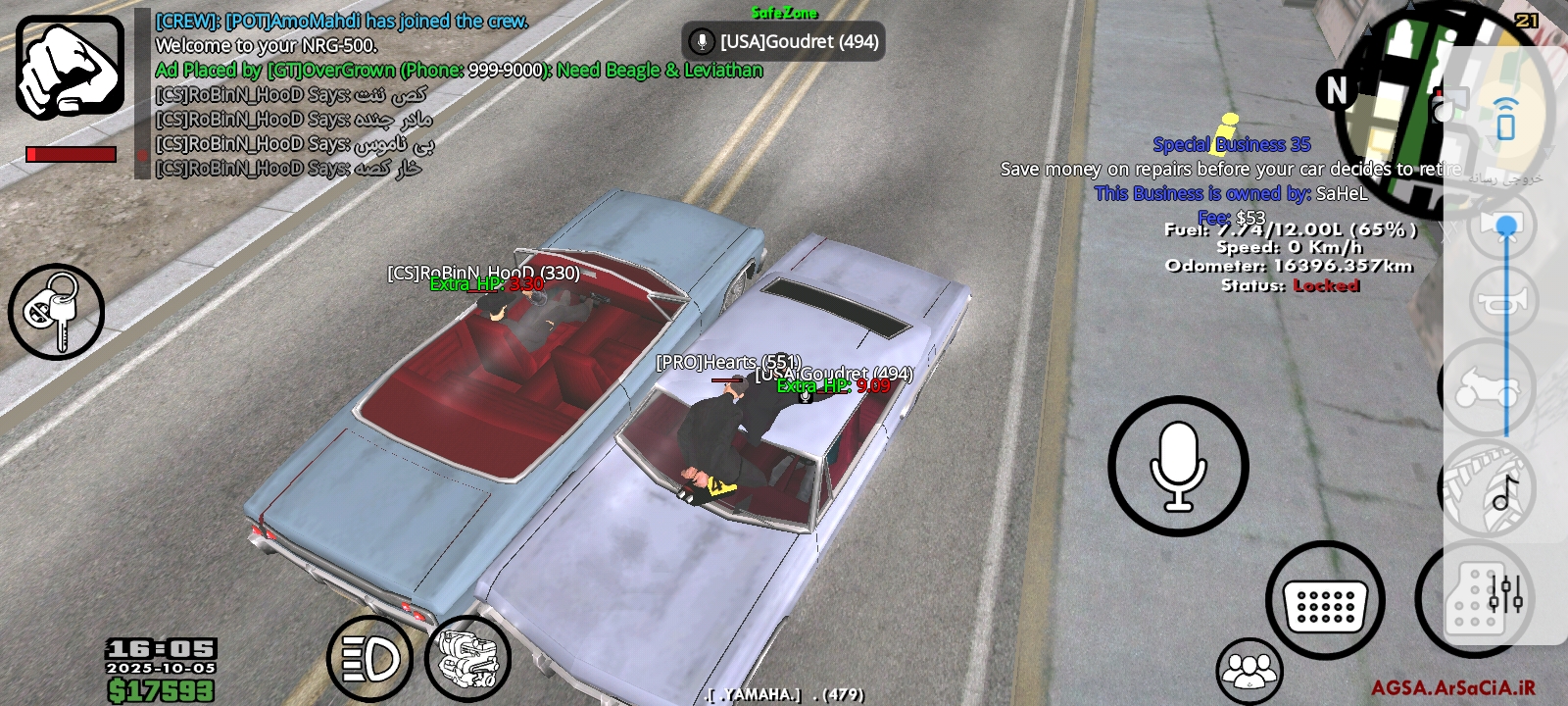Tap the music note media icon
Screen dimensions: 1568x706
pos(1504,492)
